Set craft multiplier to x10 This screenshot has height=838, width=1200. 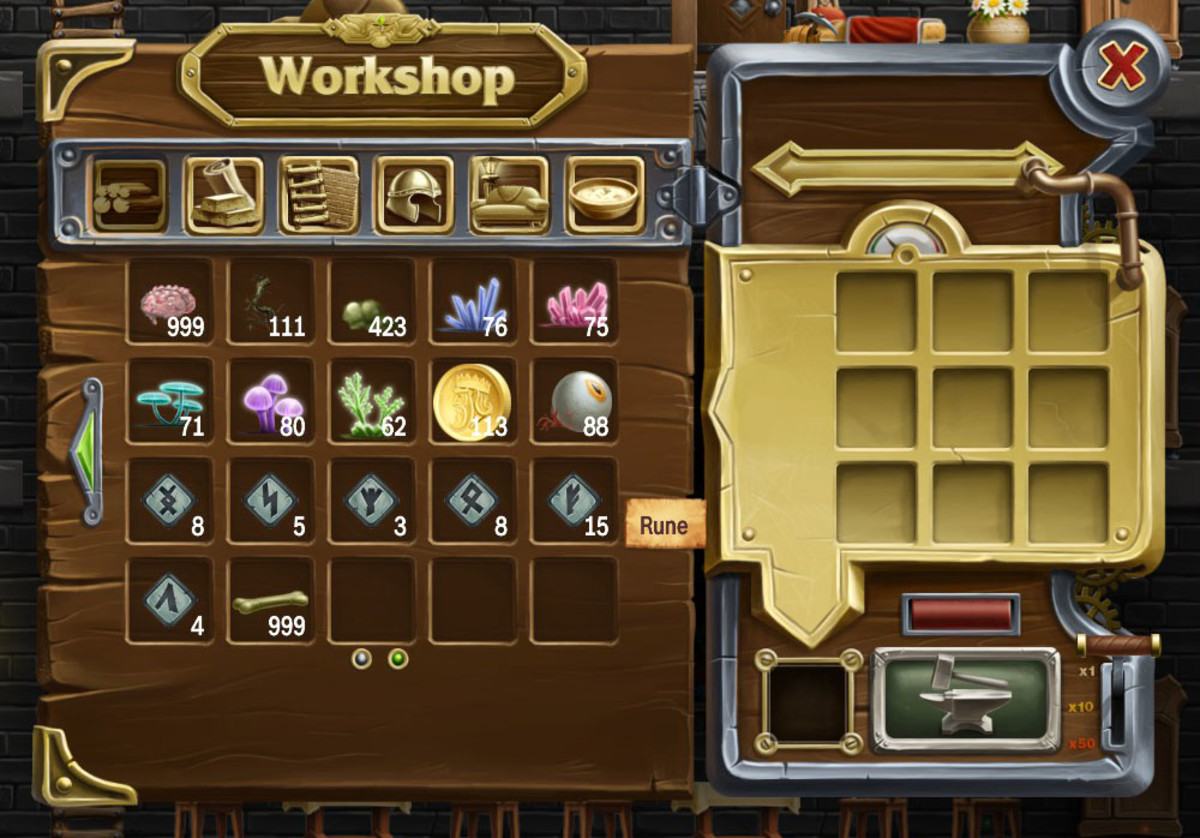(1081, 707)
